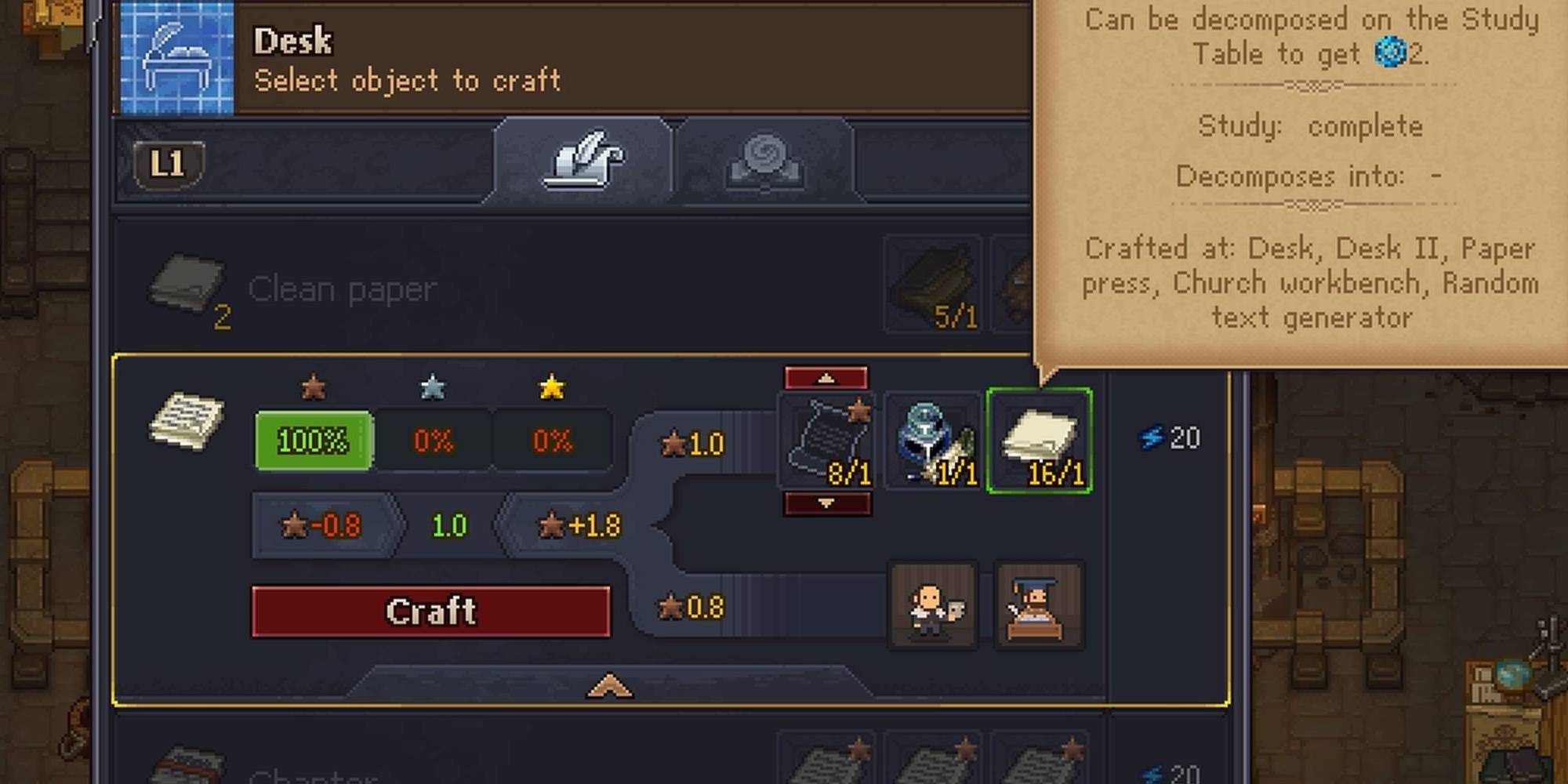The width and height of the screenshot is (1568, 784).
Task: Switch to the quill and paper tab
Action: [583, 161]
